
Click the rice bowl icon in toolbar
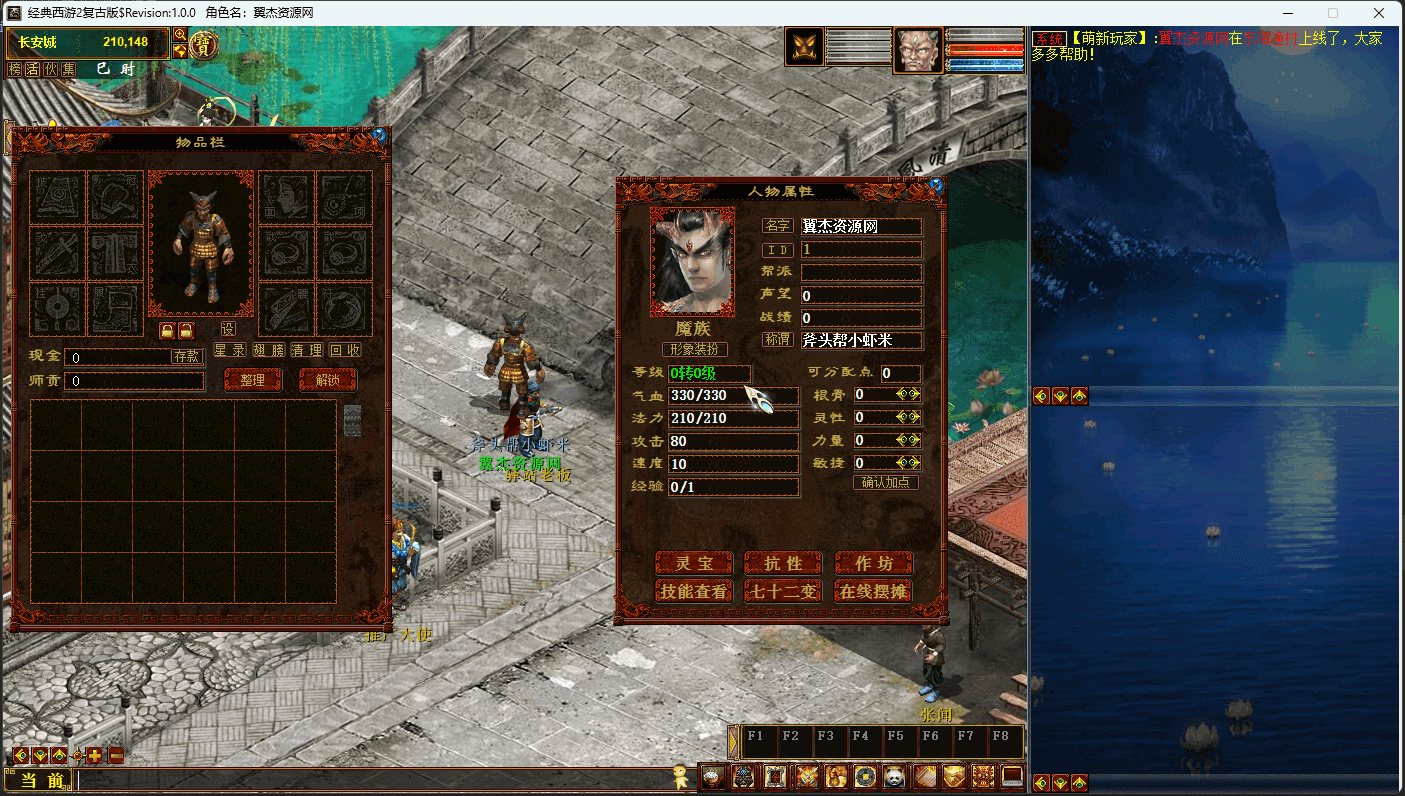coord(711,776)
